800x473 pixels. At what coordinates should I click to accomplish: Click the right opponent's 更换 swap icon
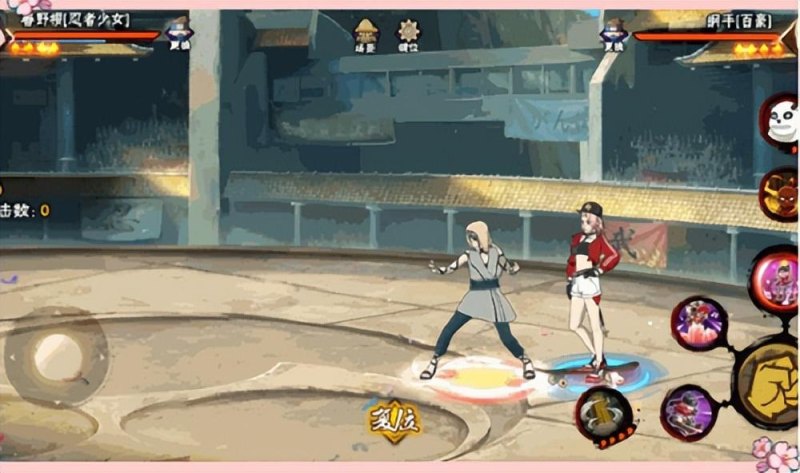612,34
